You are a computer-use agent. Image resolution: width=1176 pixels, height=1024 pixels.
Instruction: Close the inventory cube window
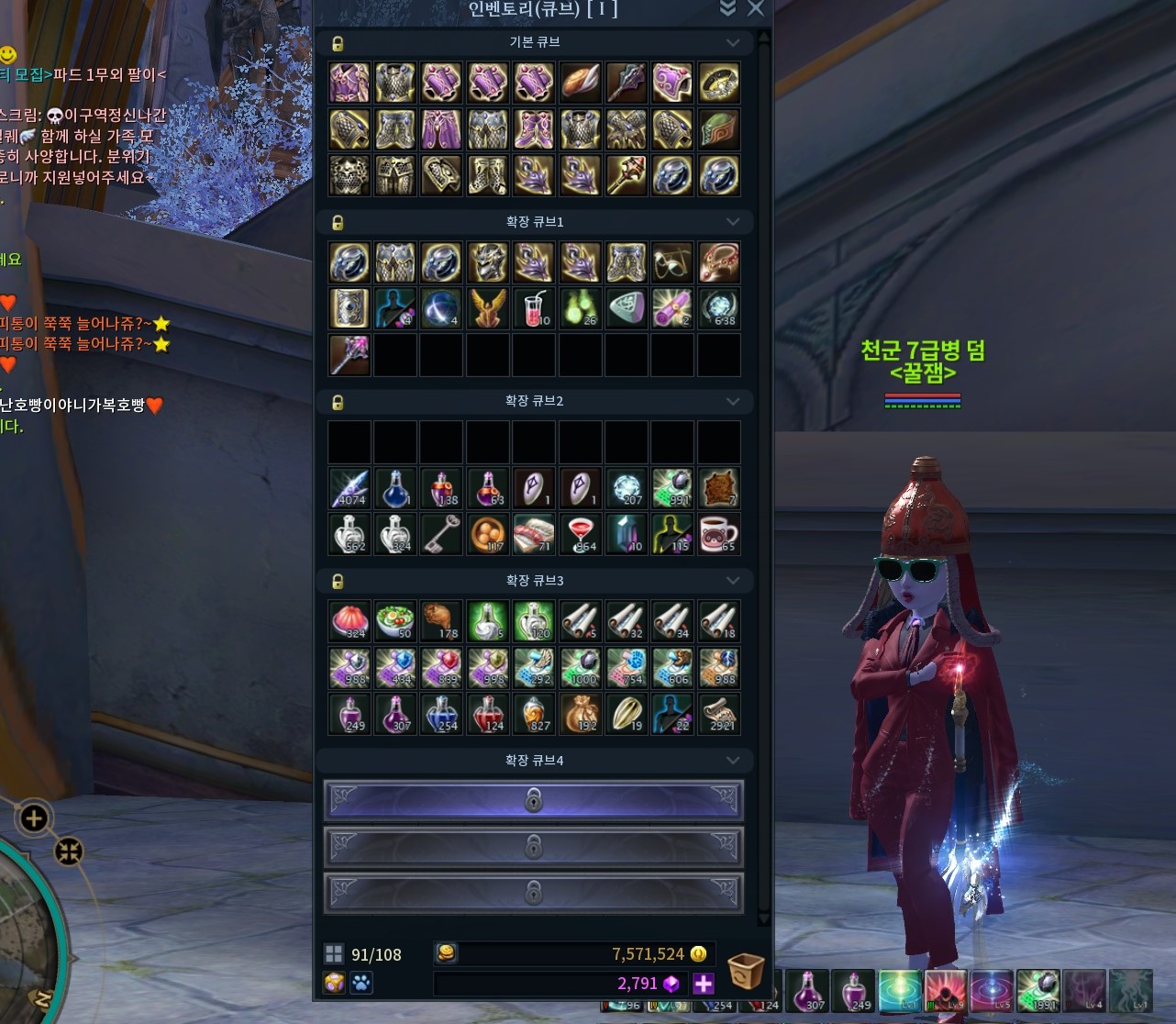[755, 9]
